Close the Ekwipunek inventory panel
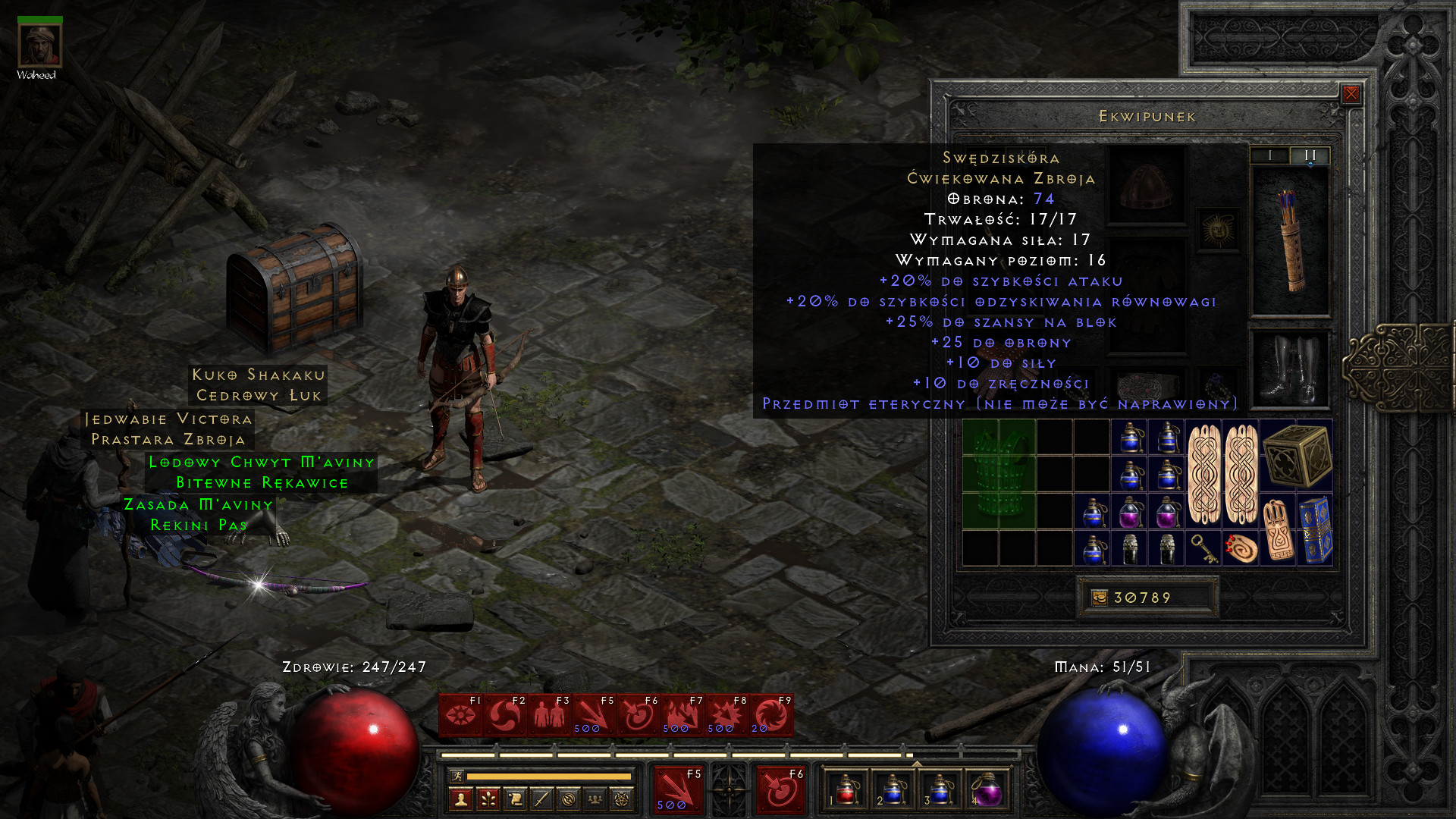This screenshot has height=819, width=1456. (1351, 94)
